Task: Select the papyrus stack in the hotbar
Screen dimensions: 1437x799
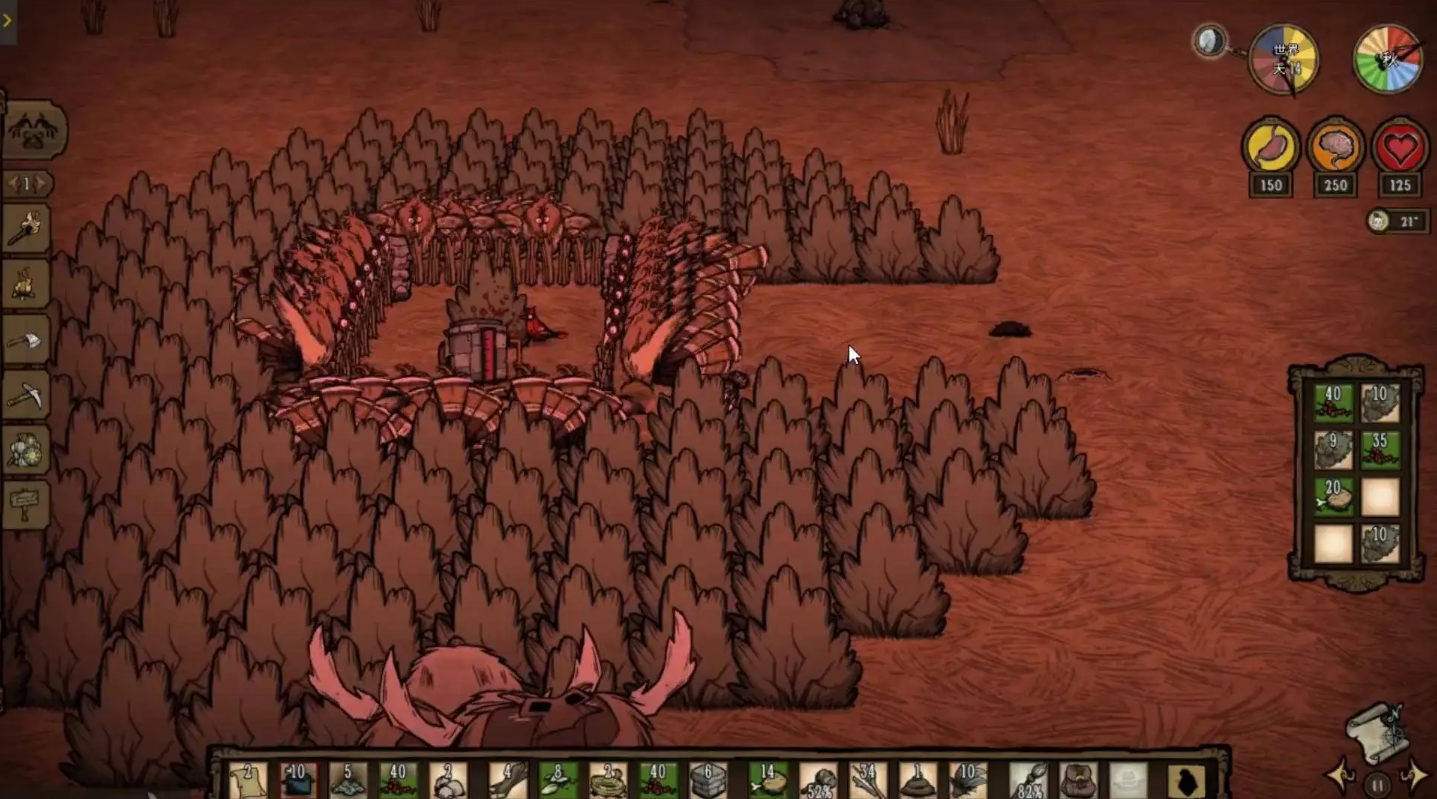Action: [x=247, y=780]
